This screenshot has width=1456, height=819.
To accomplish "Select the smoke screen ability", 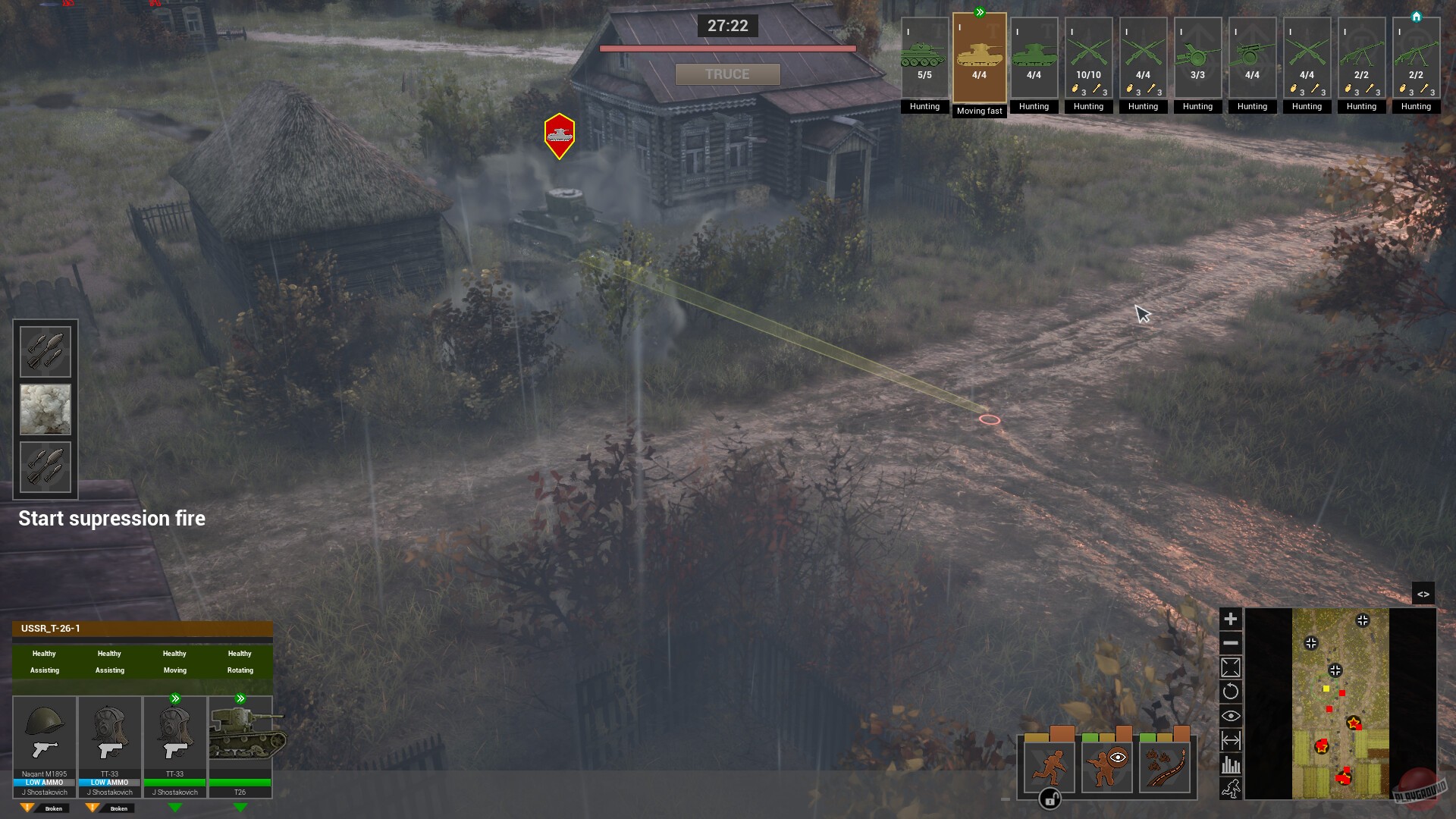I will (45, 409).
